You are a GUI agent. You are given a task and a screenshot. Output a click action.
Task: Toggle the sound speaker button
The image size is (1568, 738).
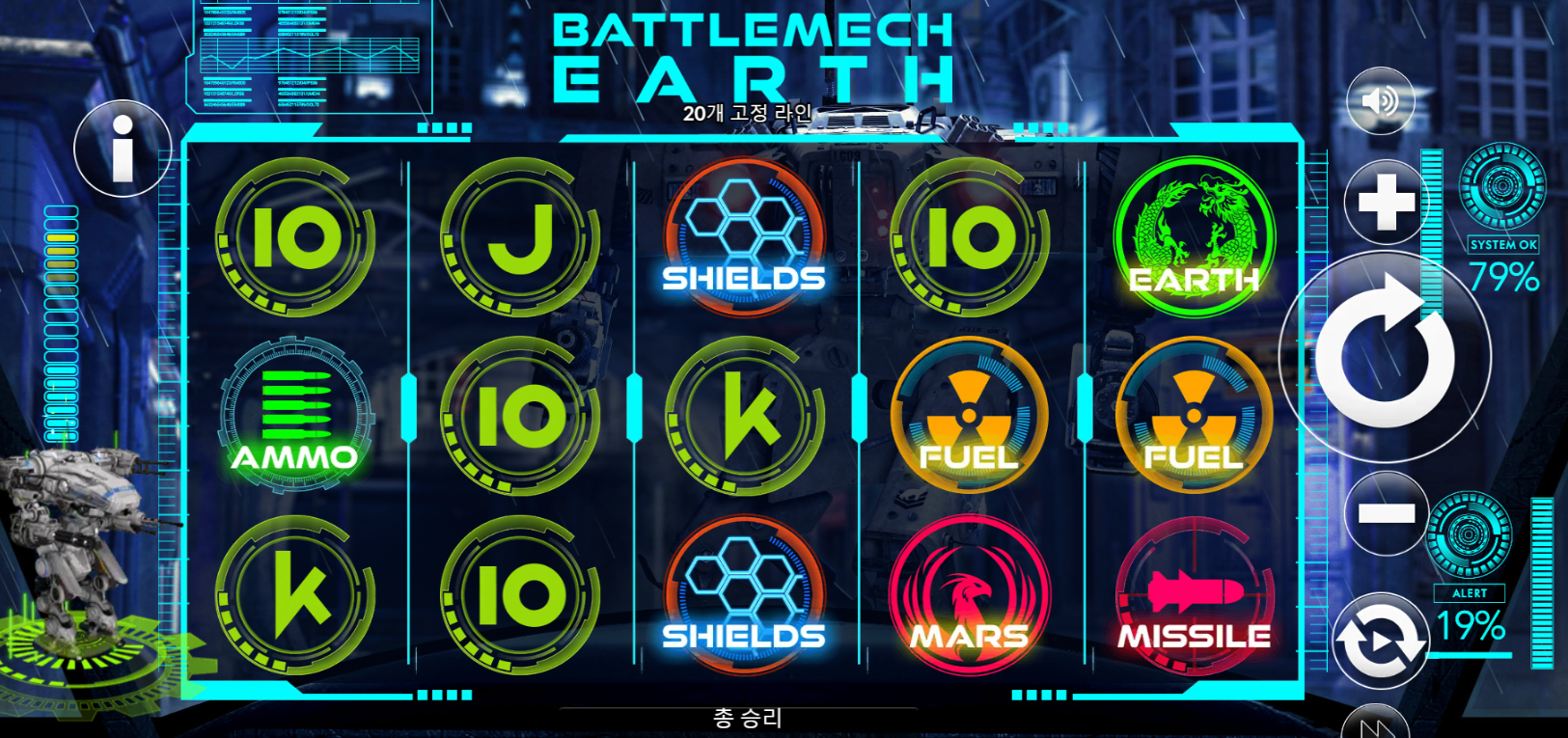coord(1380,100)
